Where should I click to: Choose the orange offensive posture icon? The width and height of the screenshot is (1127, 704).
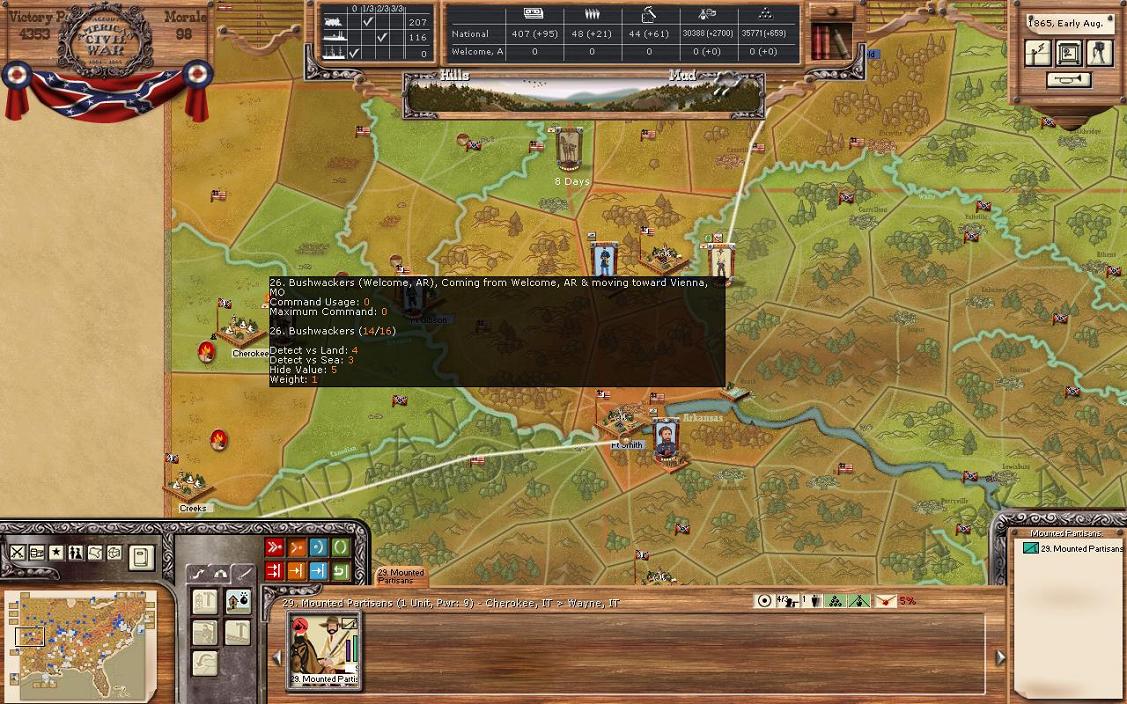(296, 547)
